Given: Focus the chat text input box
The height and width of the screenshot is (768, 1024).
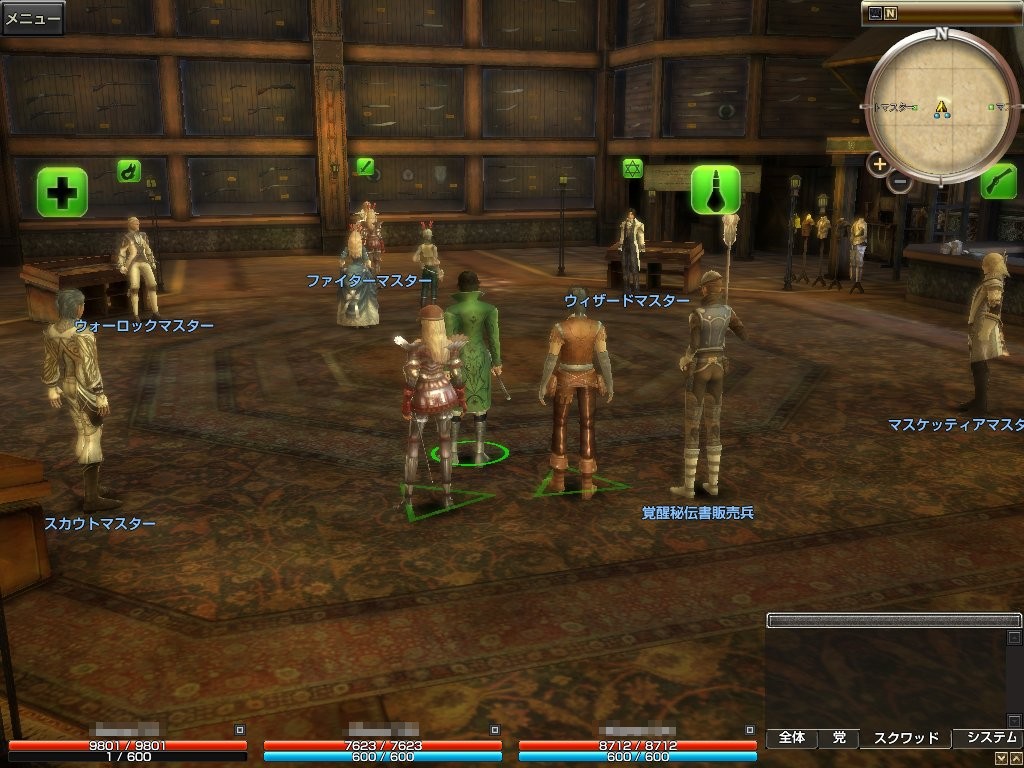Looking at the screenshot, I should point(893,620).
